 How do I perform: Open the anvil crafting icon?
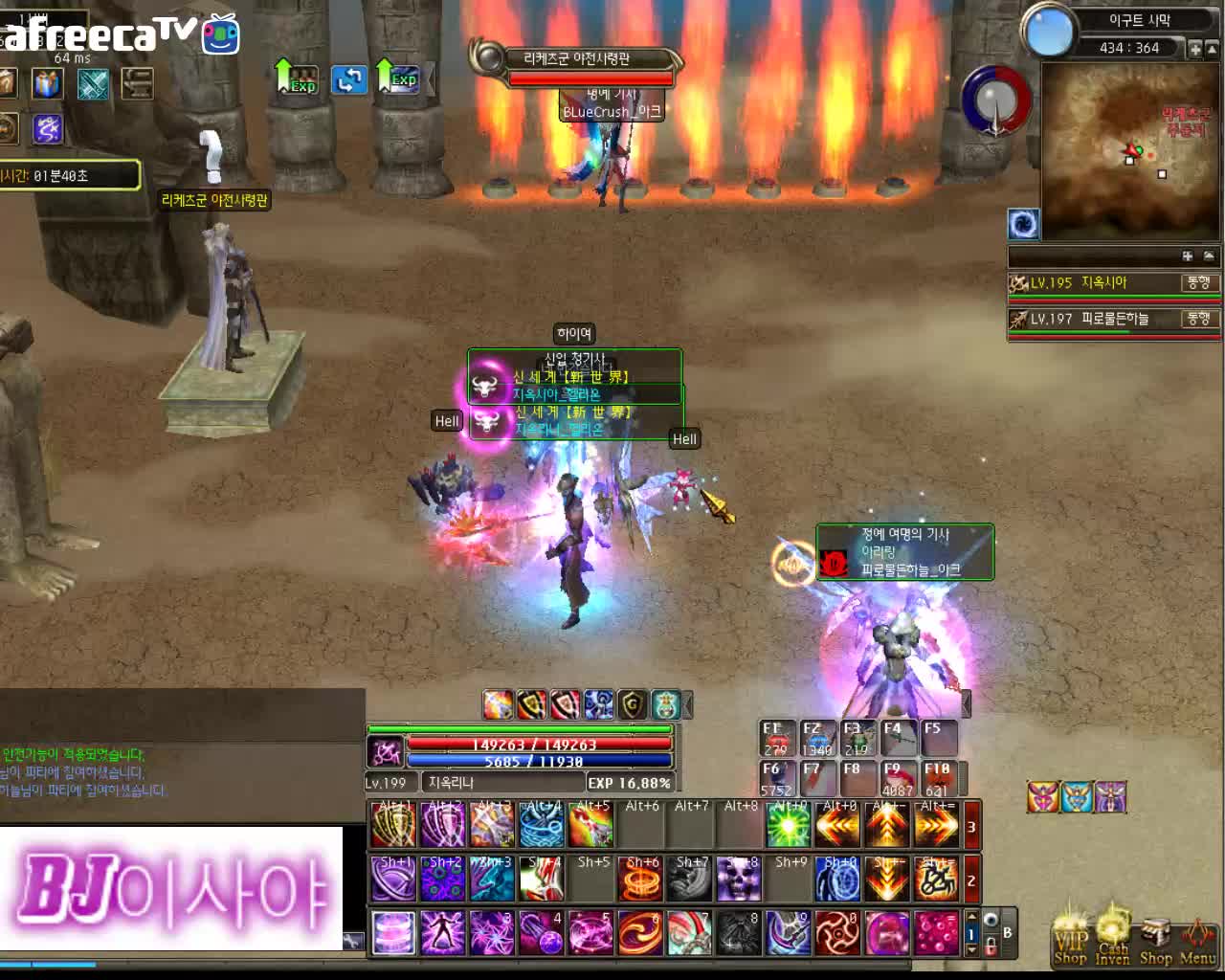138,84
